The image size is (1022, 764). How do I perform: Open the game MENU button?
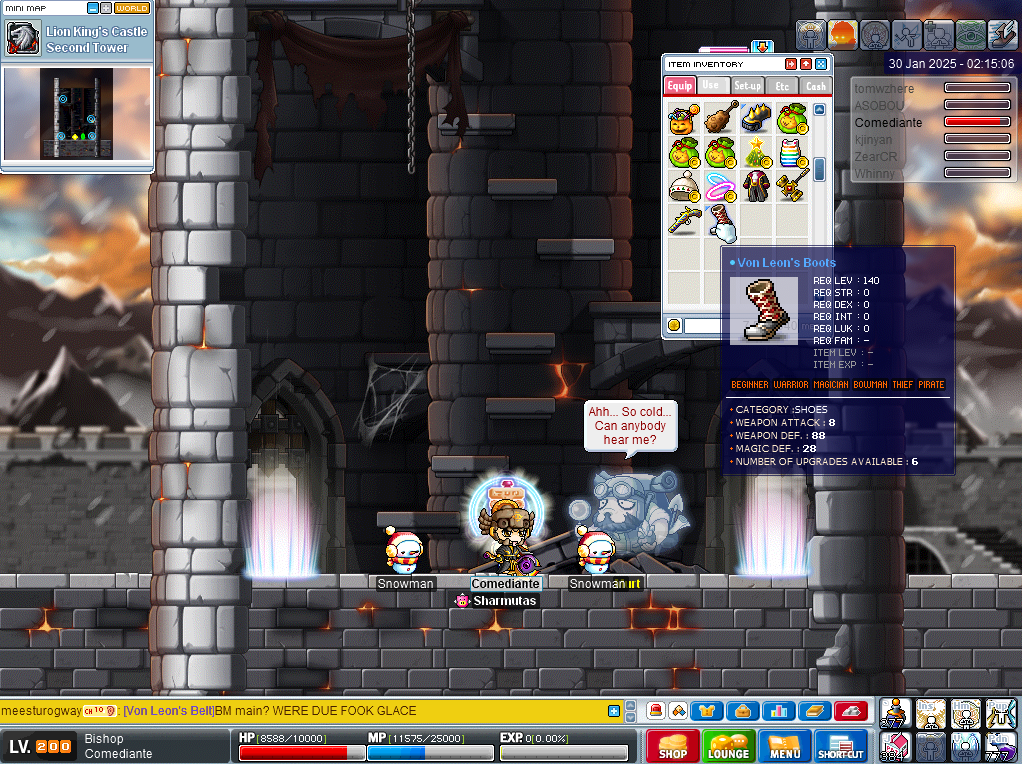(x=784, y=746)
